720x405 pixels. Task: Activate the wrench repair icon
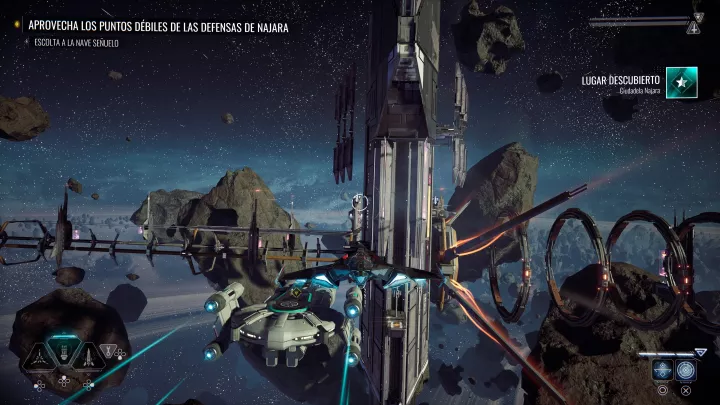pos(107,351)
